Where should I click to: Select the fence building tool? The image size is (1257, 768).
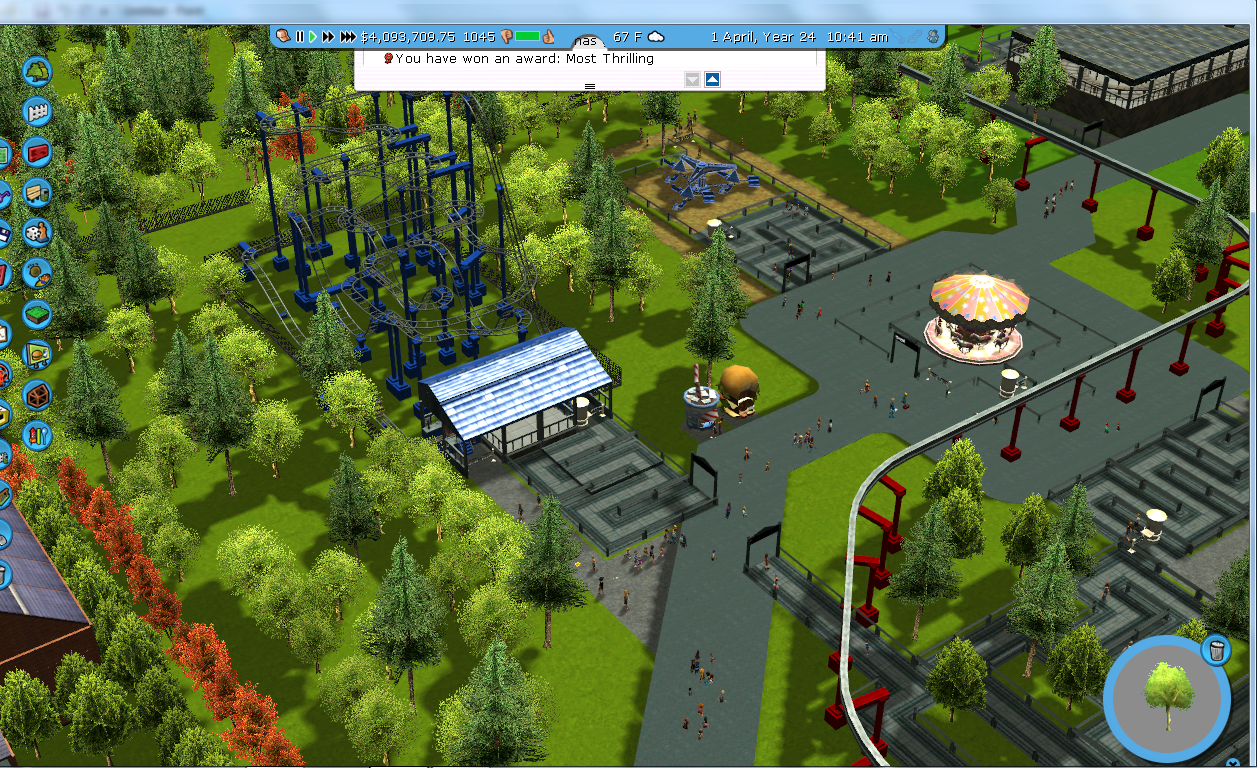coord(37,111)
